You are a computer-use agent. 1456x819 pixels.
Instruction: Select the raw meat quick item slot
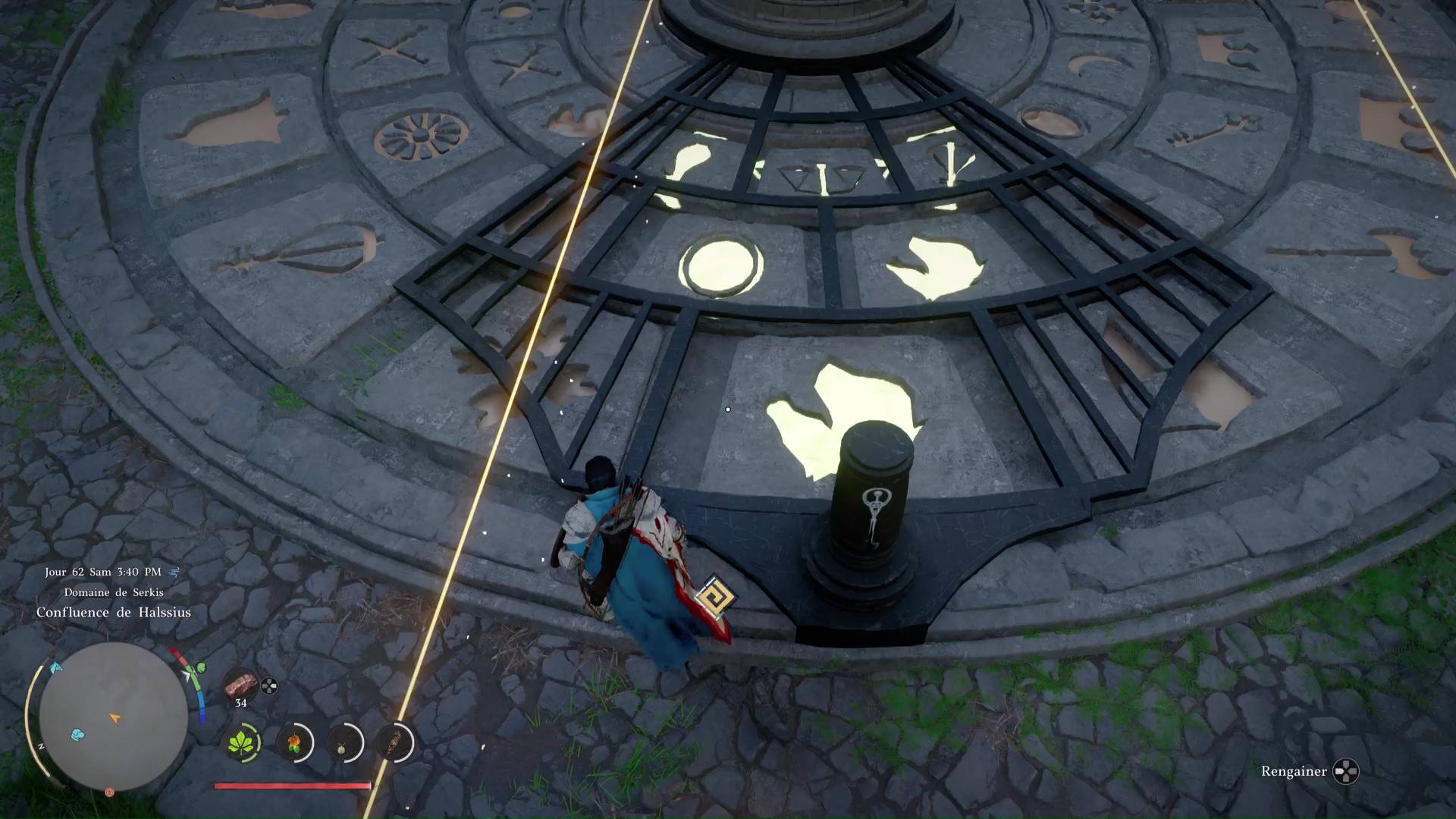[240, 685]
